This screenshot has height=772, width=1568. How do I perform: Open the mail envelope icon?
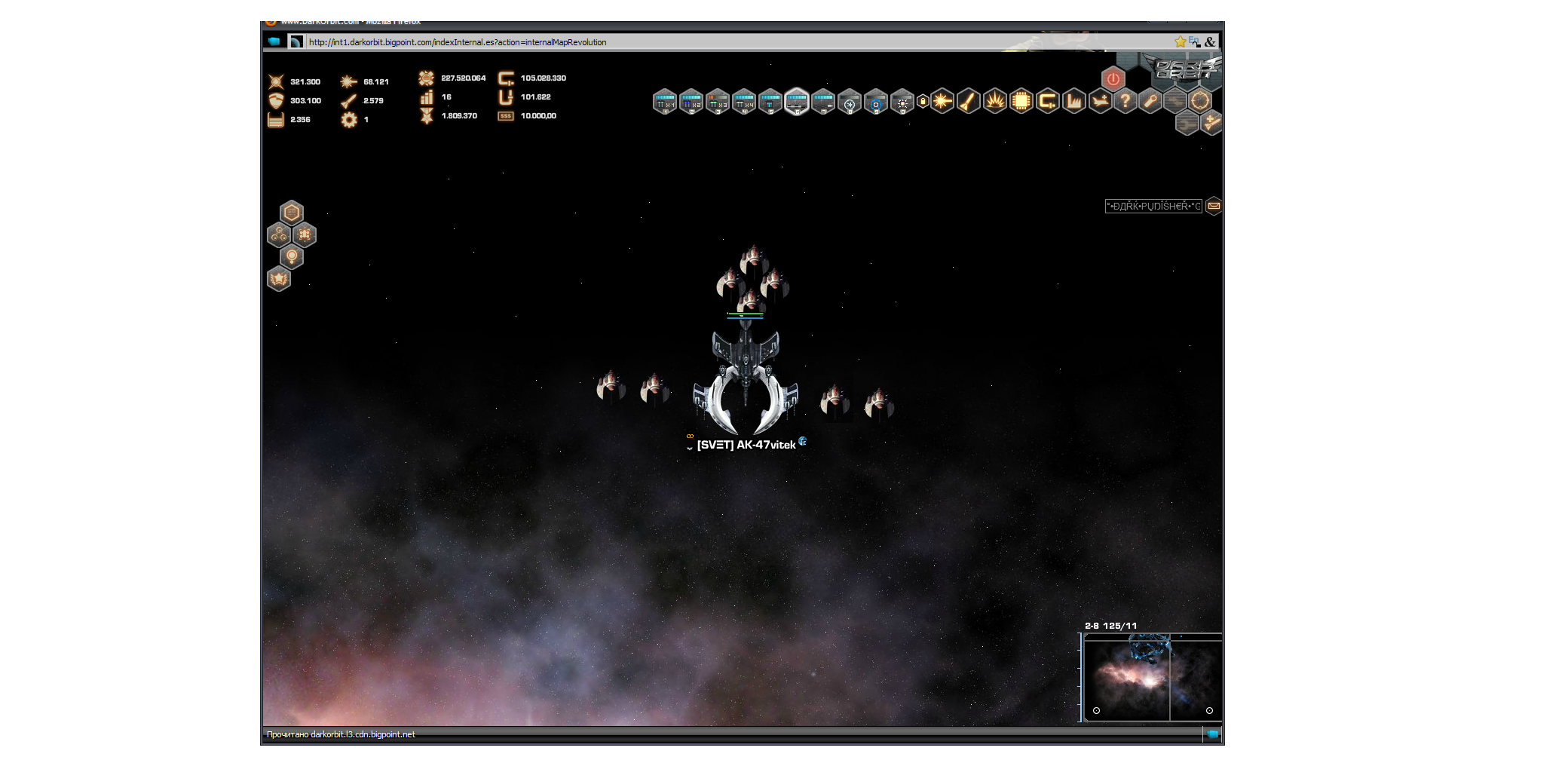(1214, 206)
